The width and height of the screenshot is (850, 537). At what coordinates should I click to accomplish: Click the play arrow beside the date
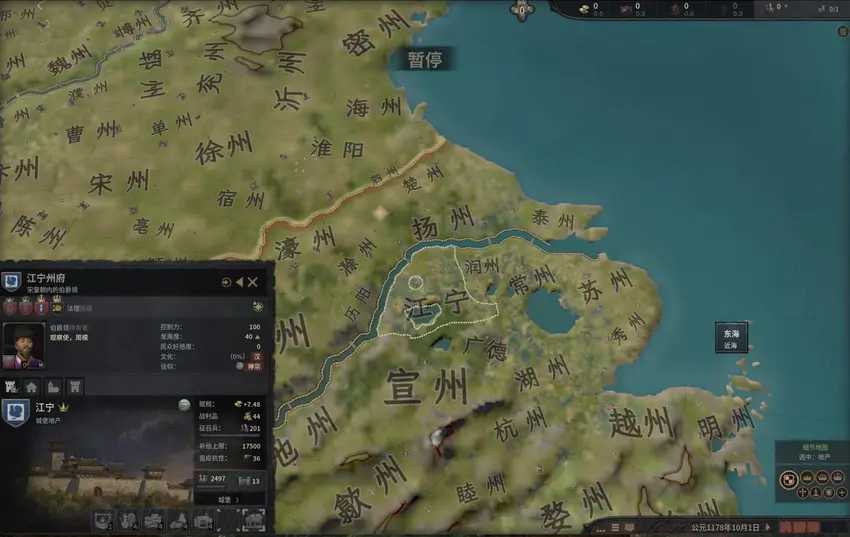(769, 526)
